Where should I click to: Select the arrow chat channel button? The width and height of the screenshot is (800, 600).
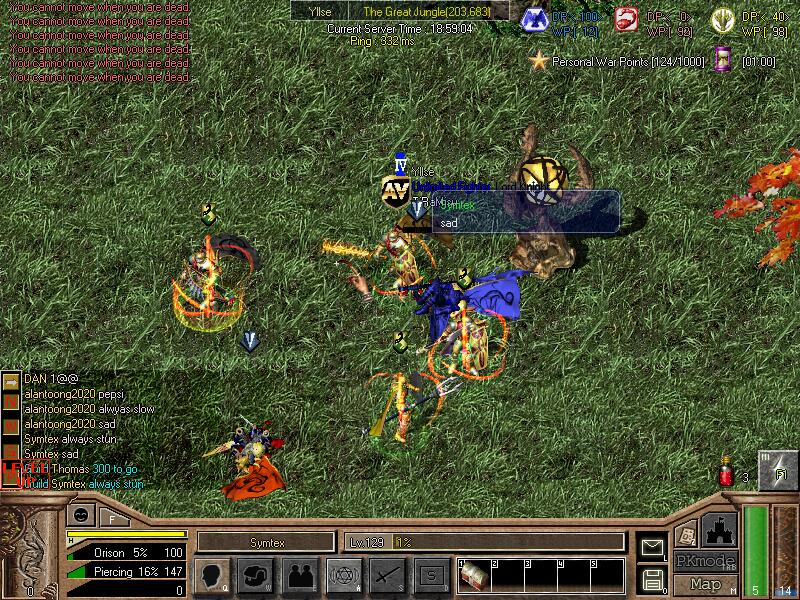point(11,380)
